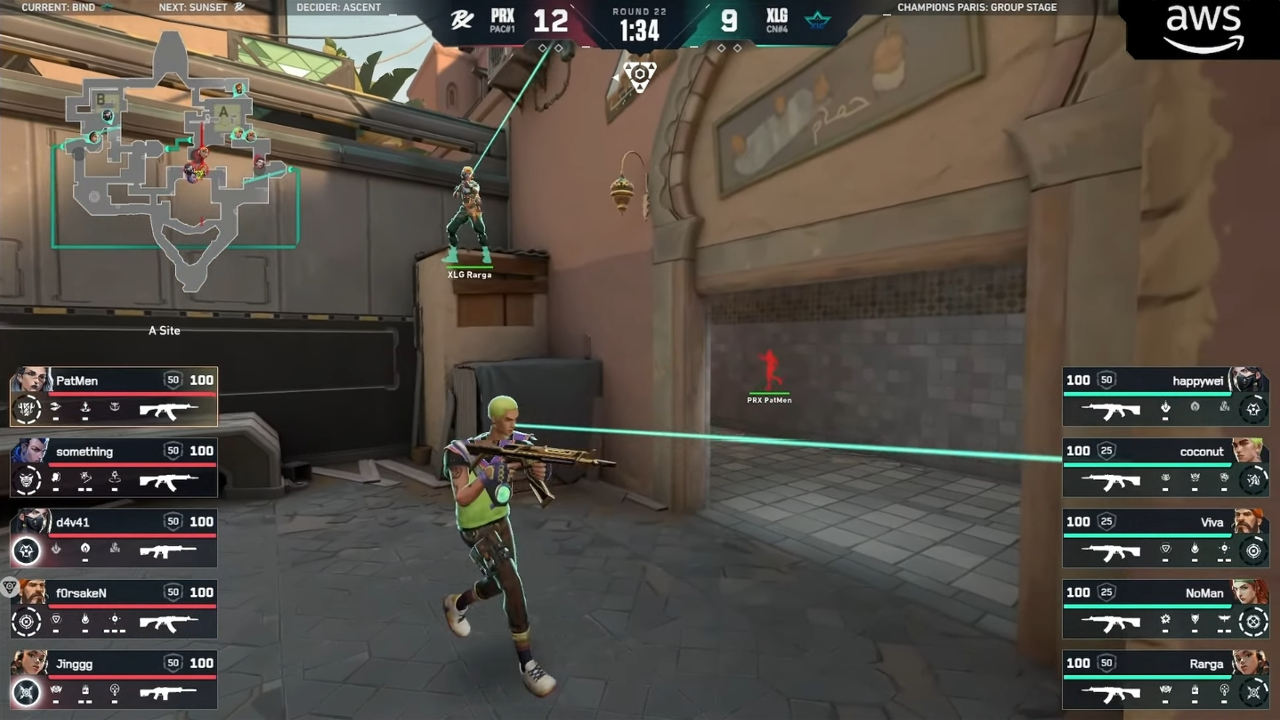
Task: Click Jinggg's player card
Action: click(114, 680)
